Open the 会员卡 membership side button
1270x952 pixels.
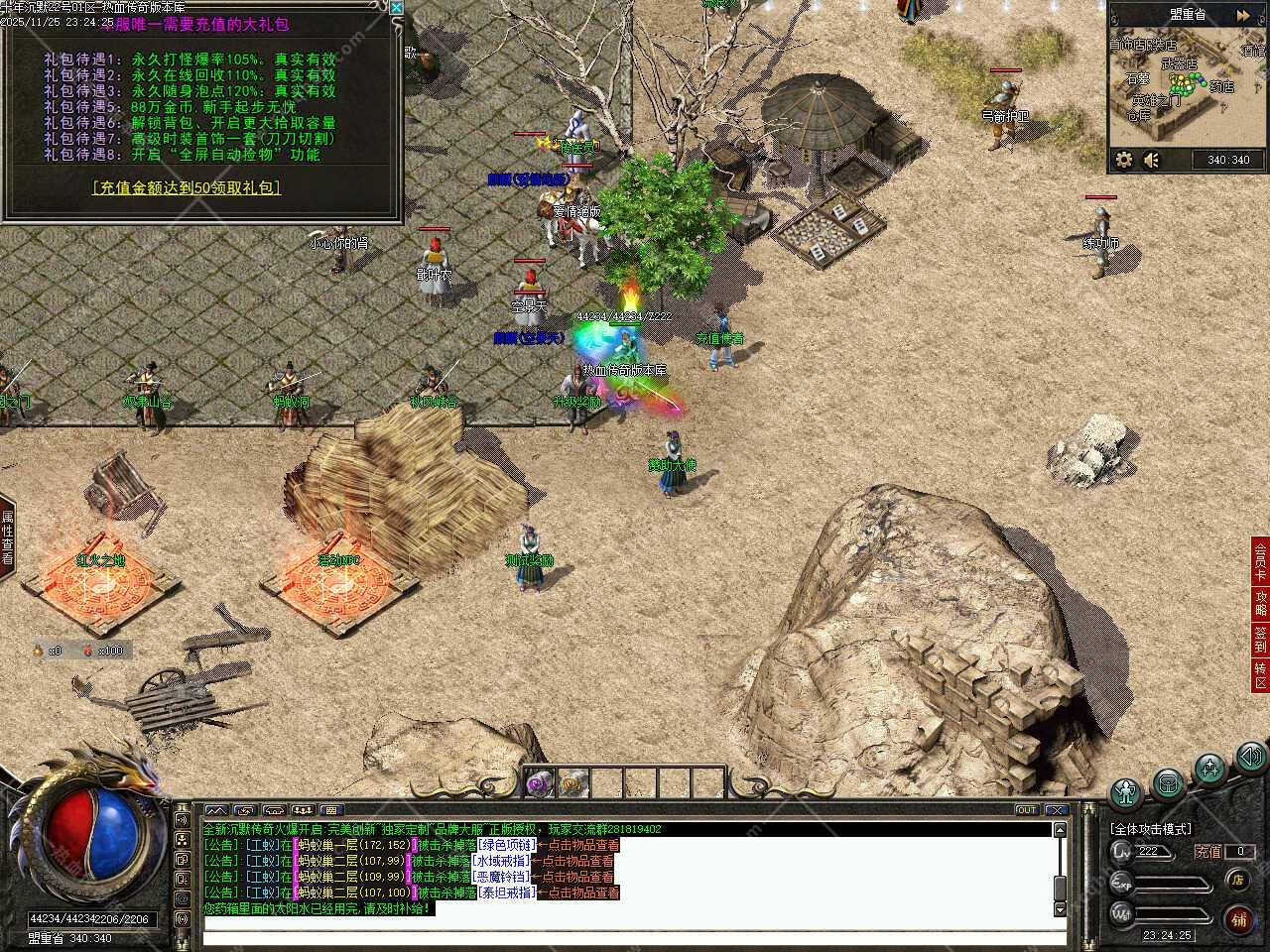[1260, 561]
